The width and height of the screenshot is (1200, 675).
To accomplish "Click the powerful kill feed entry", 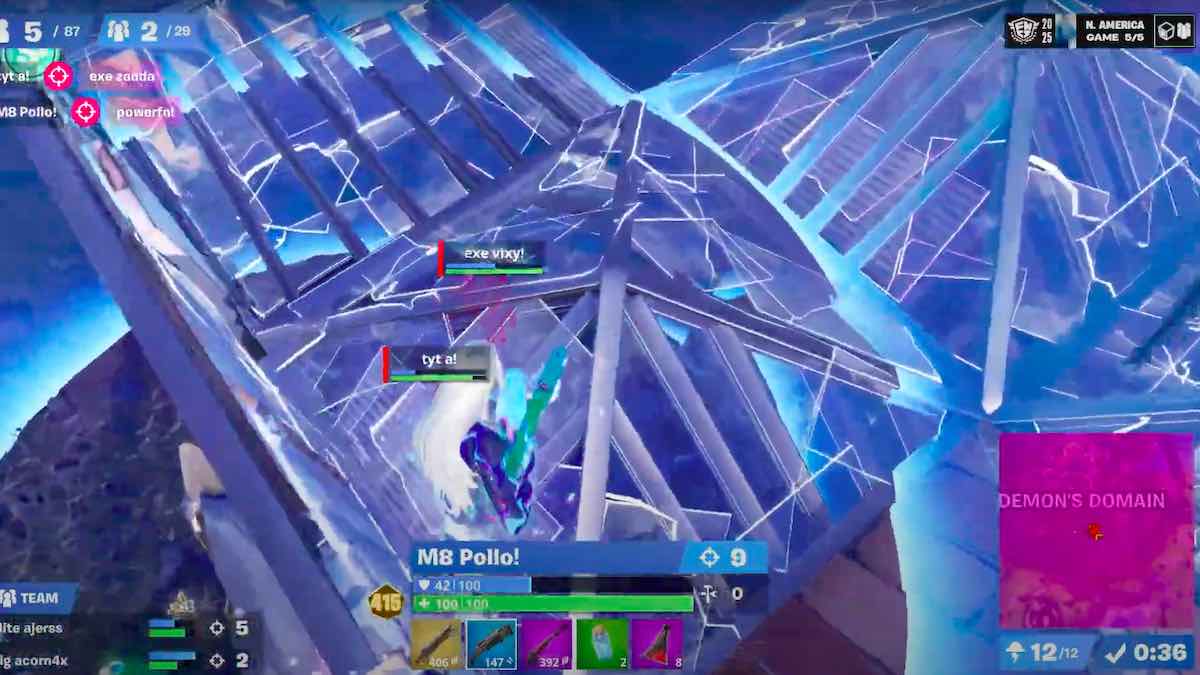I will point(145,112).
